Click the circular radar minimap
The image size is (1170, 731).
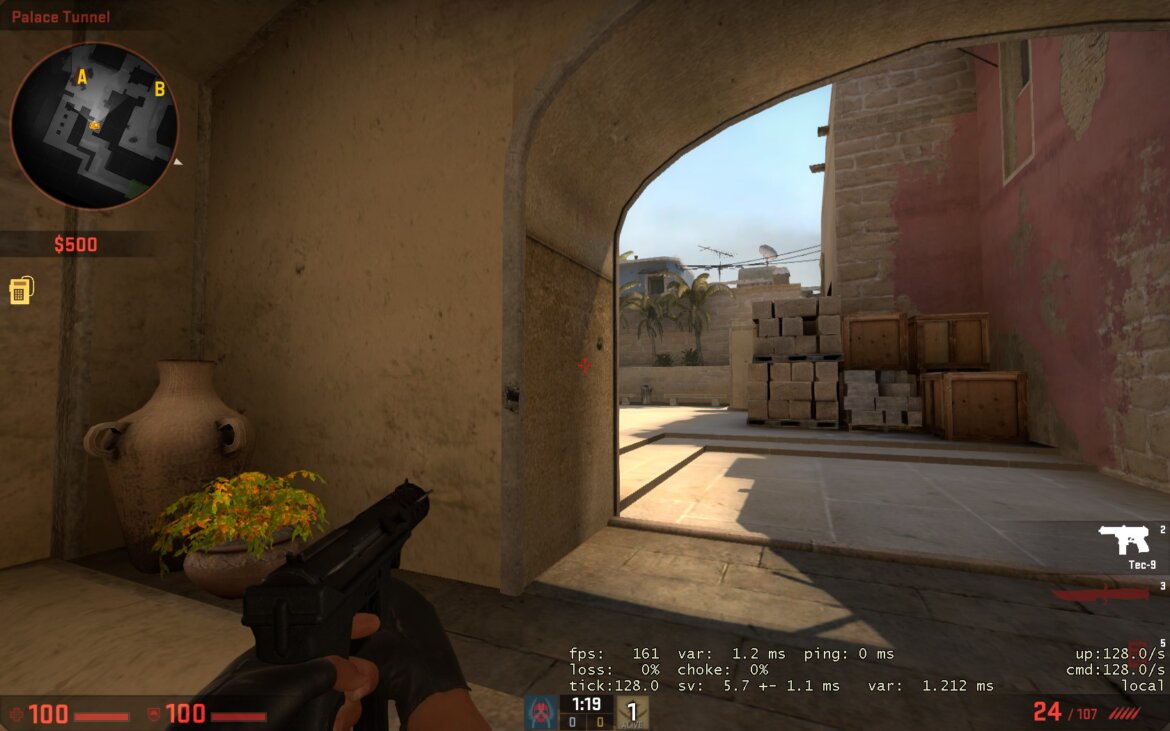coord(94,126)
